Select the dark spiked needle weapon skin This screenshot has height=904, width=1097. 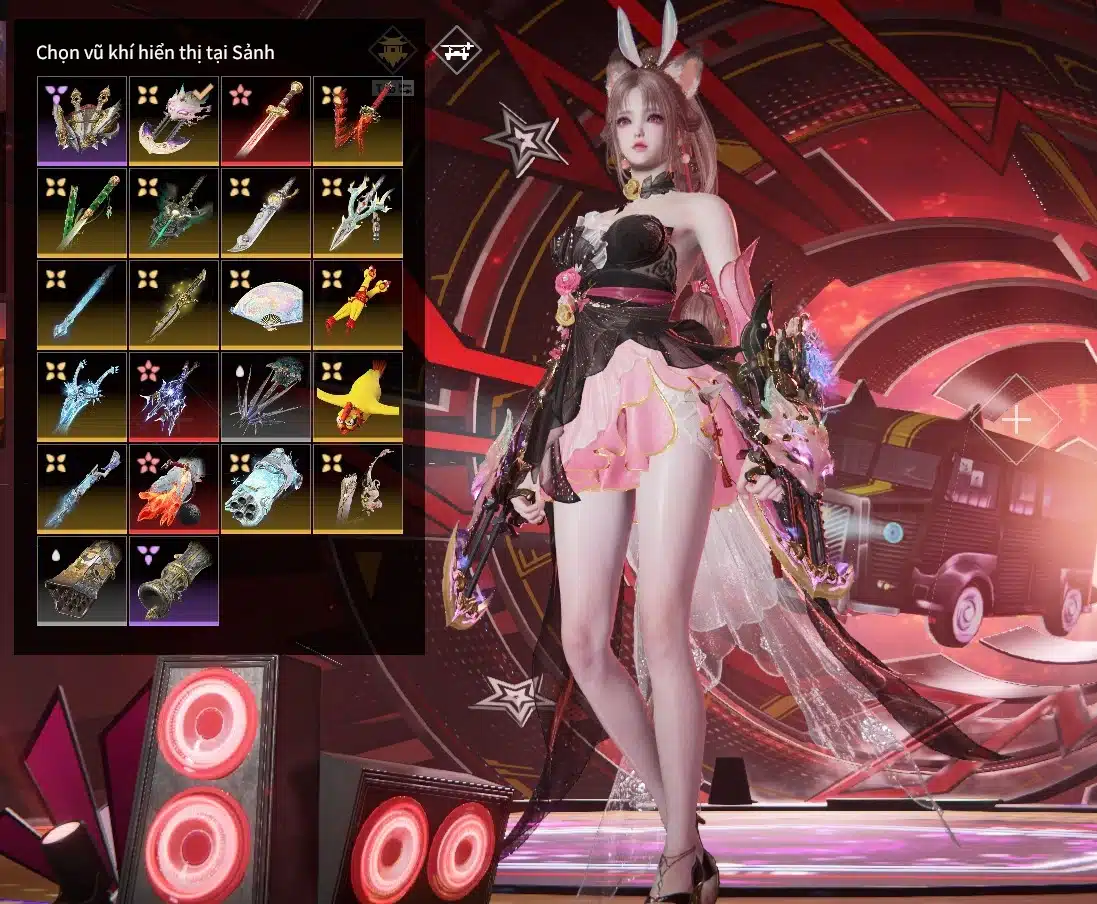click(266, 396)
